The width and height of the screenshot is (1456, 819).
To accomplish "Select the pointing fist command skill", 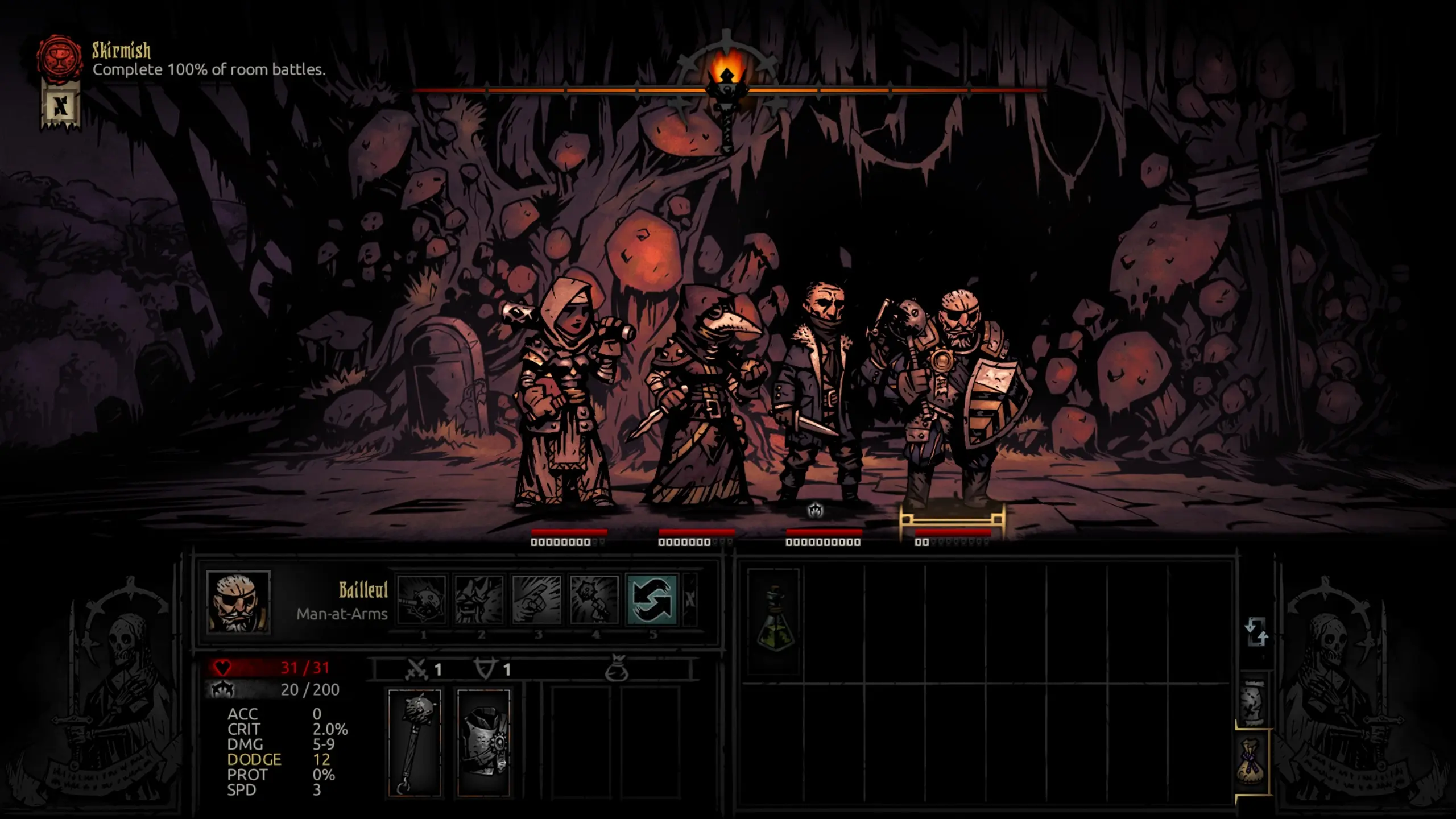I will pos(536,600).
